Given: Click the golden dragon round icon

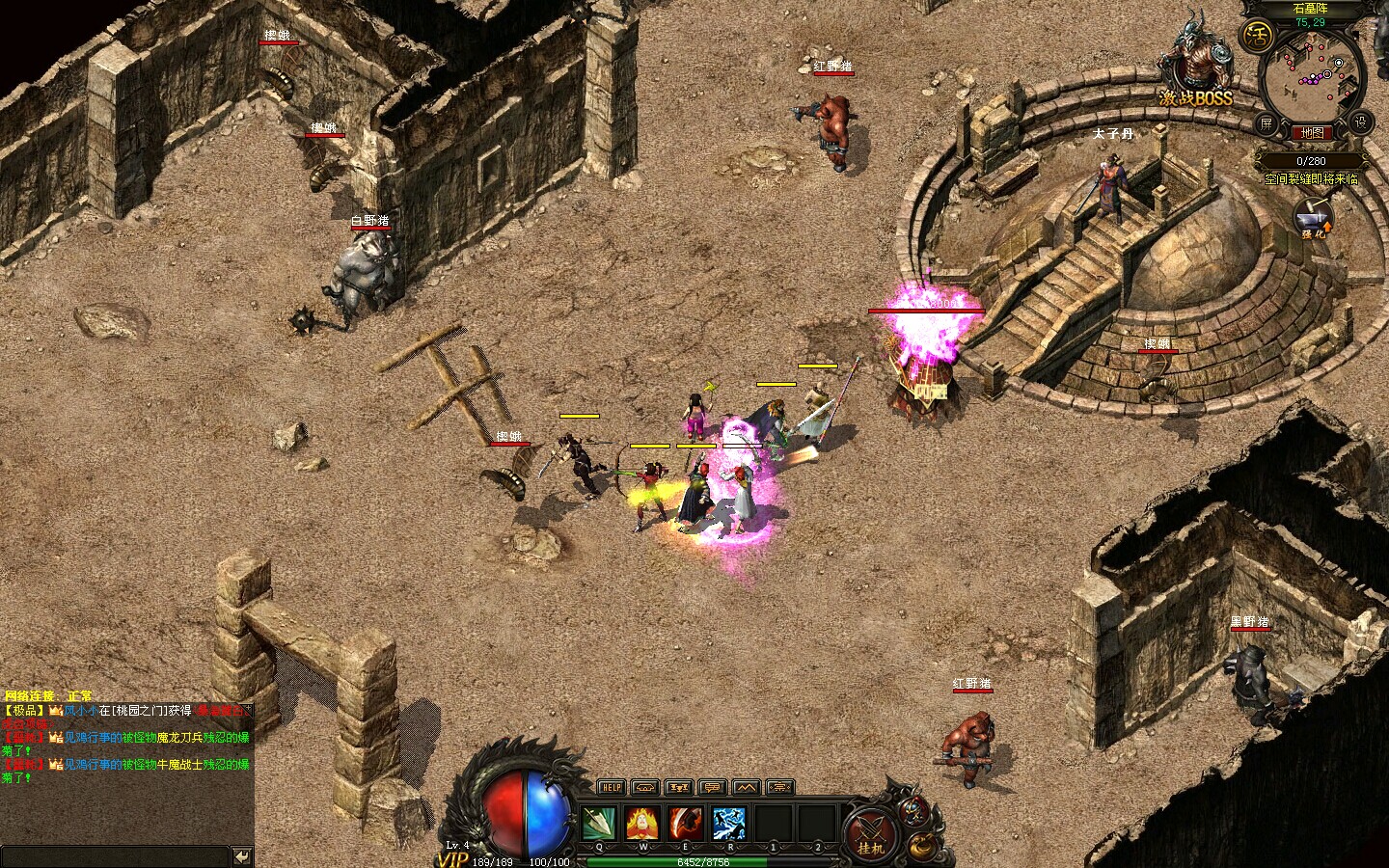Looking at the screenshot, I should point(924,847).
